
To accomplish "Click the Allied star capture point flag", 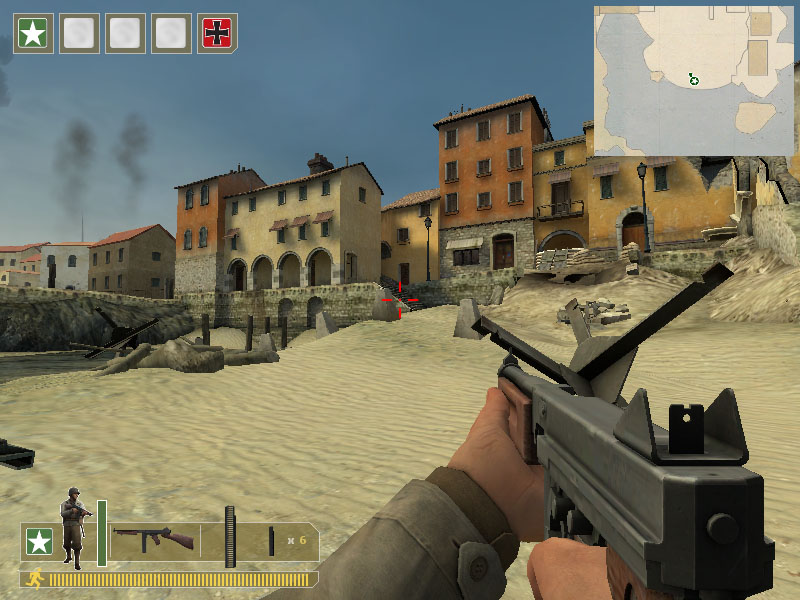I will (33, 33).
